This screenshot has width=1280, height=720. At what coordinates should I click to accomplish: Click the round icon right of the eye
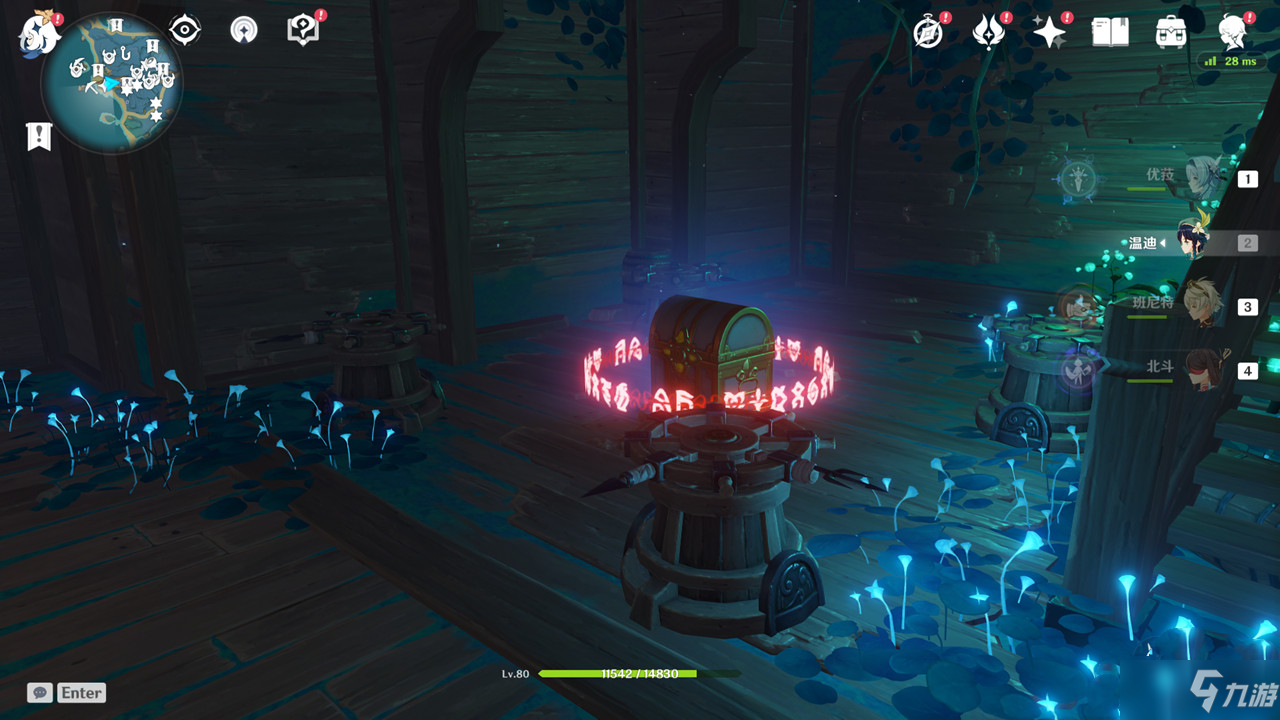[x=243, y=31]
